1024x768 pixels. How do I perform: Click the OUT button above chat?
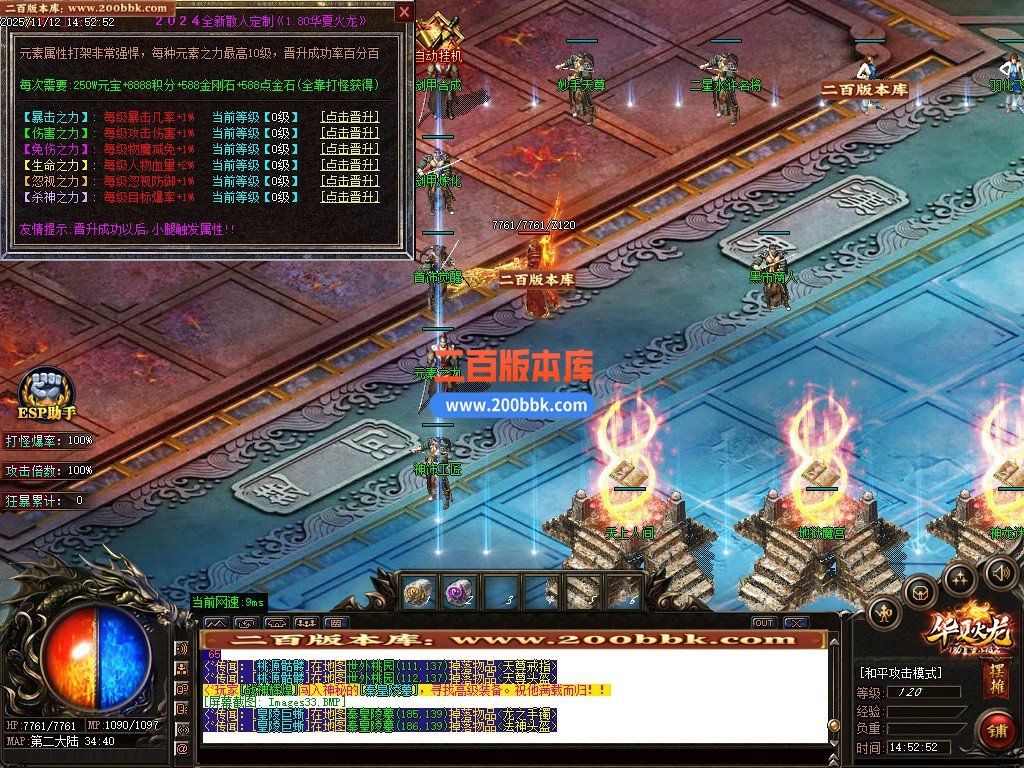click(764, 623)
